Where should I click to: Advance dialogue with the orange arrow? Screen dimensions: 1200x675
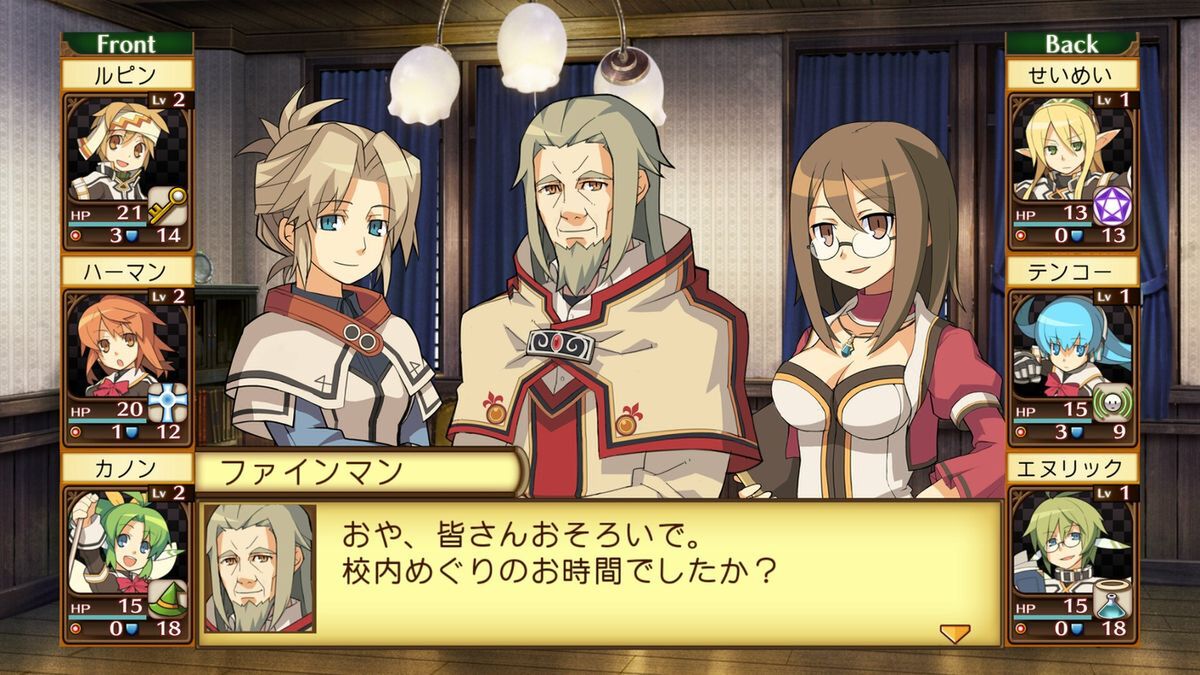click(955, 632)
